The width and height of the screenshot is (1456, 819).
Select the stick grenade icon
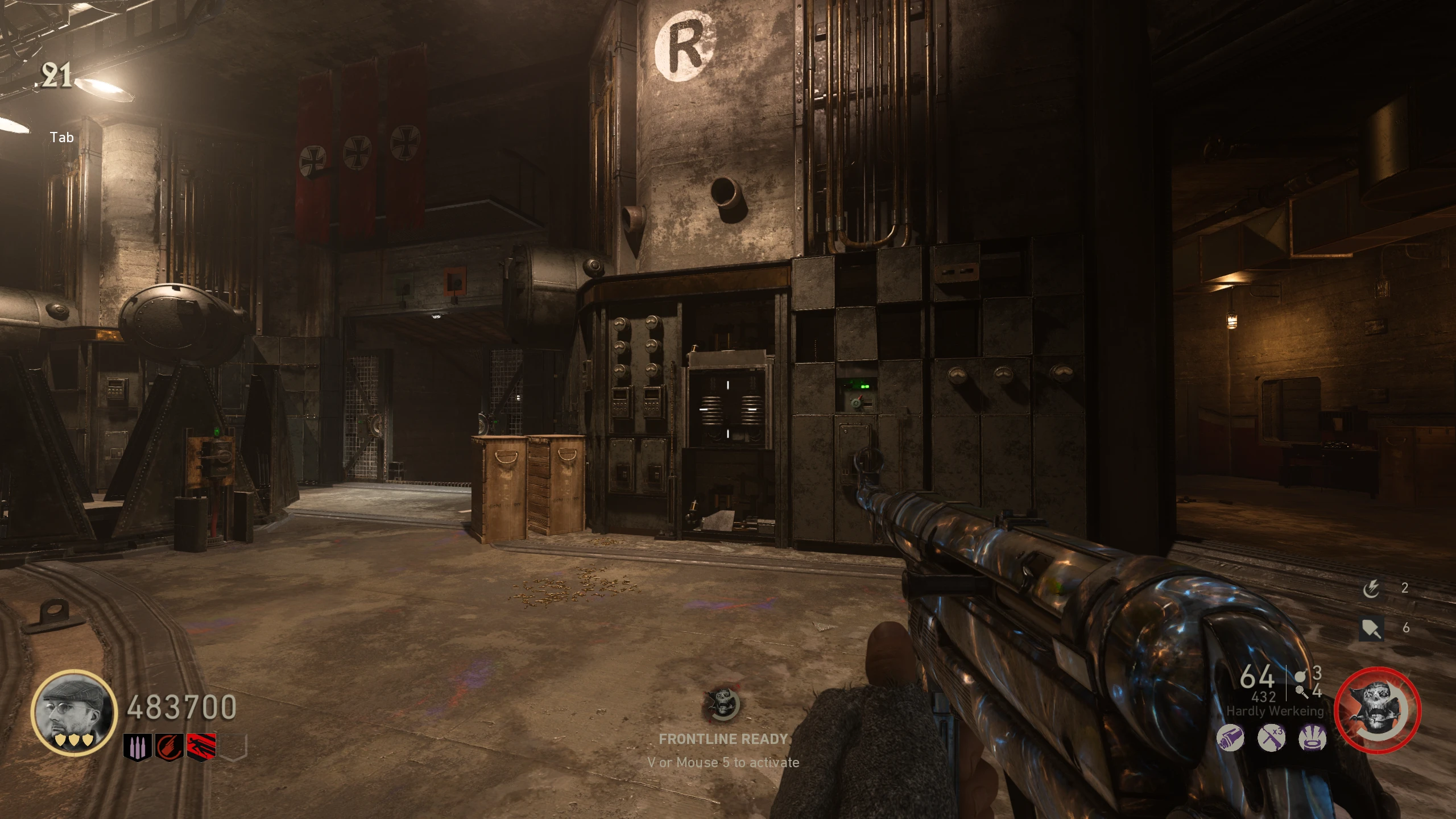(1301, 692)
